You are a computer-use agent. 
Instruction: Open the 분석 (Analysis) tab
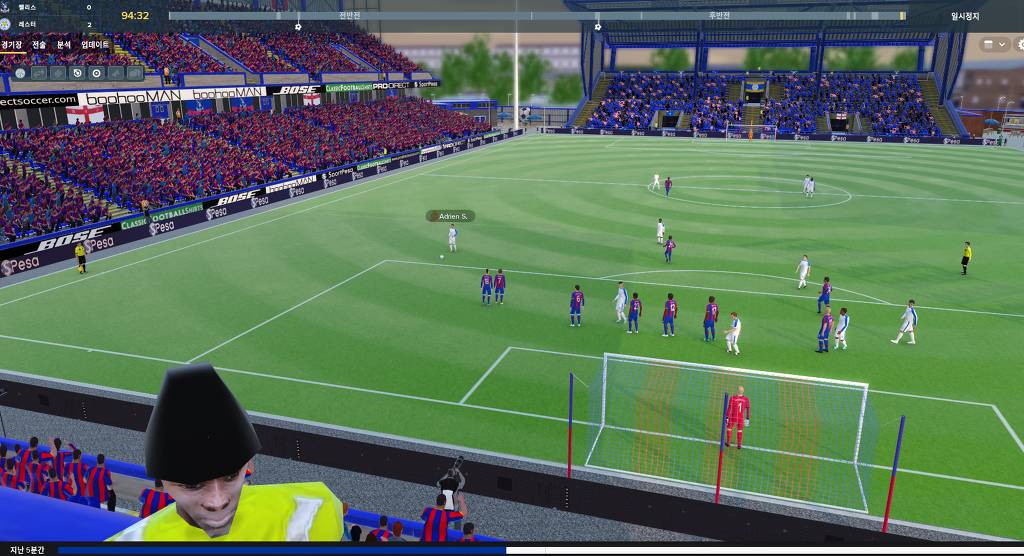(64, 44)
